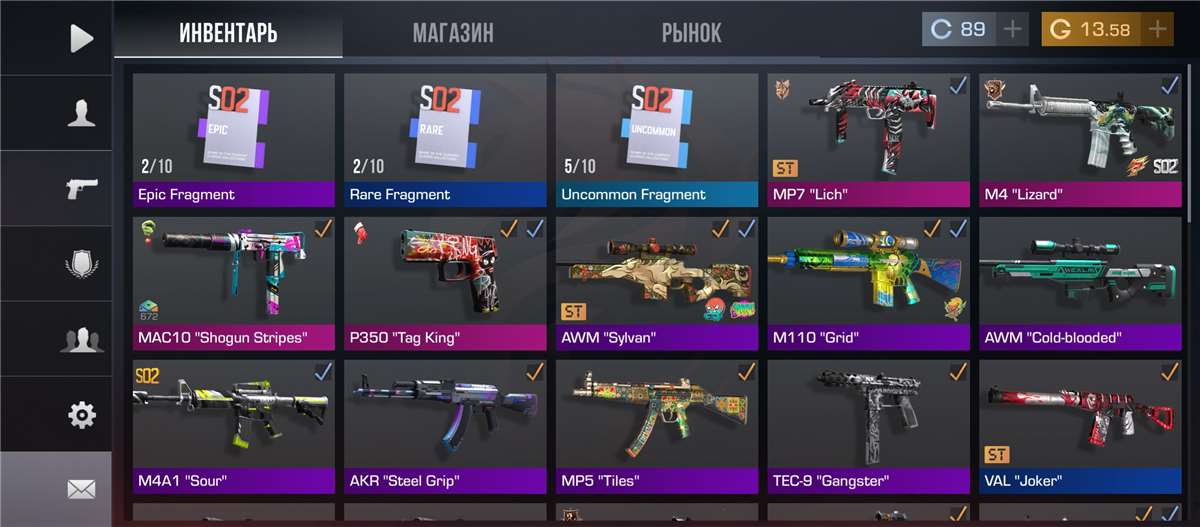Select the Инвентарь tab
The image size is (1200, 527).
228,33
